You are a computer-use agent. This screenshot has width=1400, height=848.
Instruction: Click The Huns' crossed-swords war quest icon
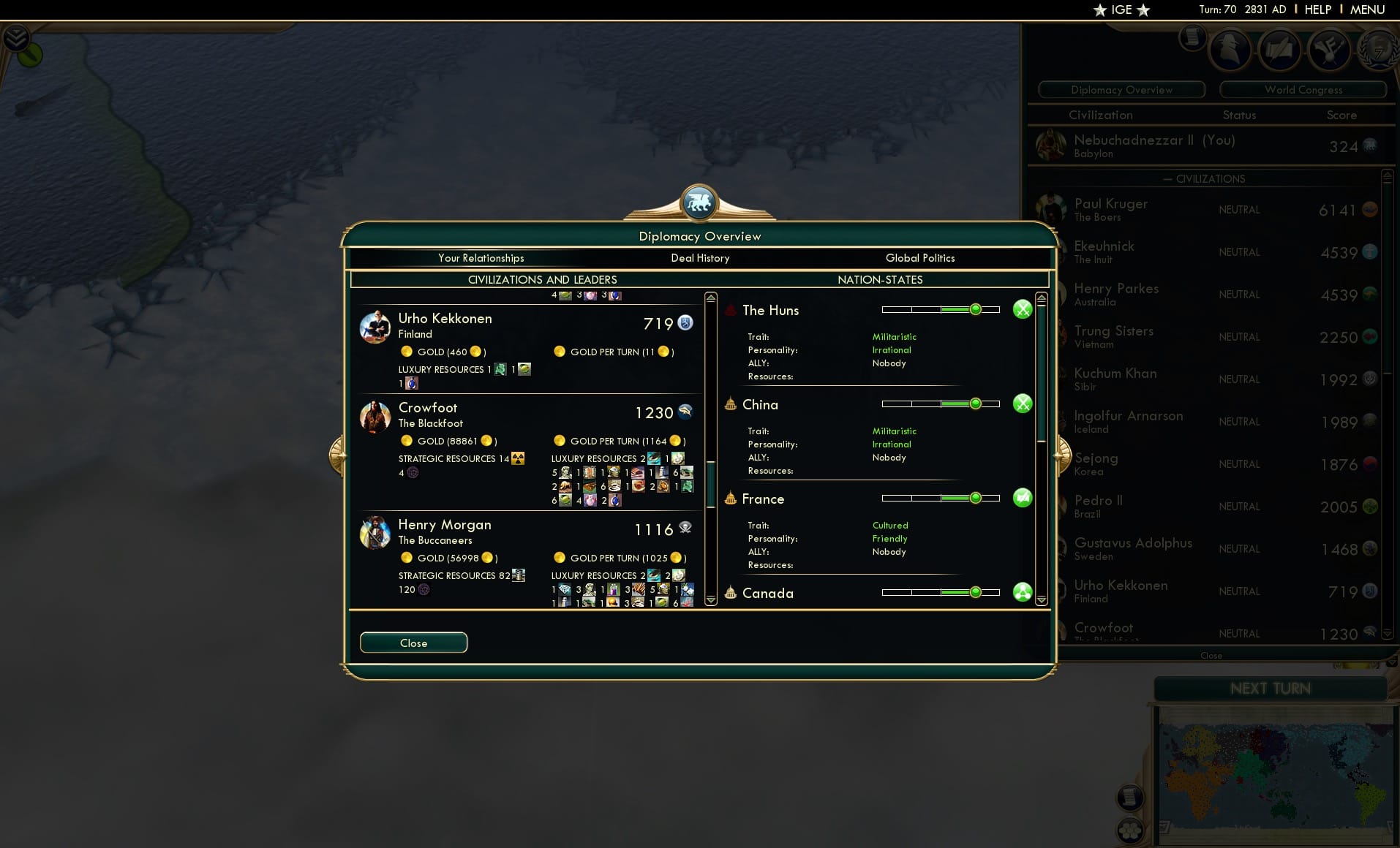[x=1023, y=309]
